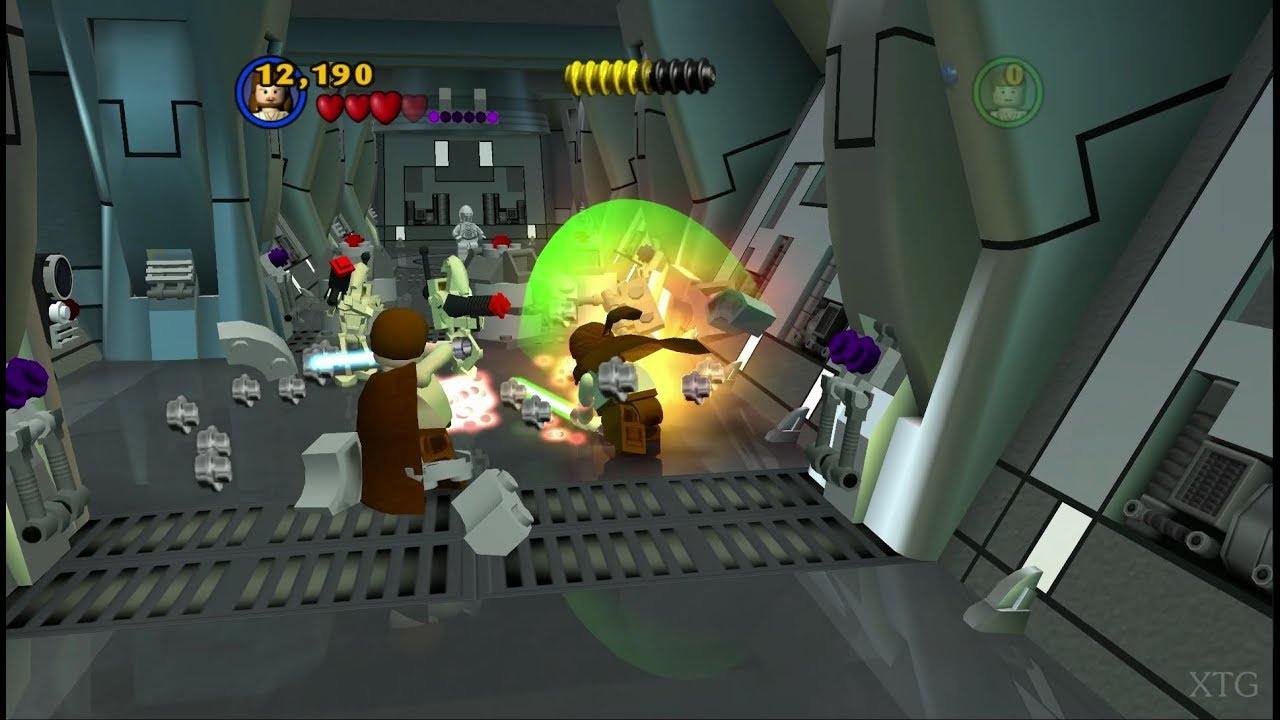This screenshot has width=1280, height=720.
Task: Click the last purple Force dot on the right
Action: pyautogui.click(x=493, y=117)
